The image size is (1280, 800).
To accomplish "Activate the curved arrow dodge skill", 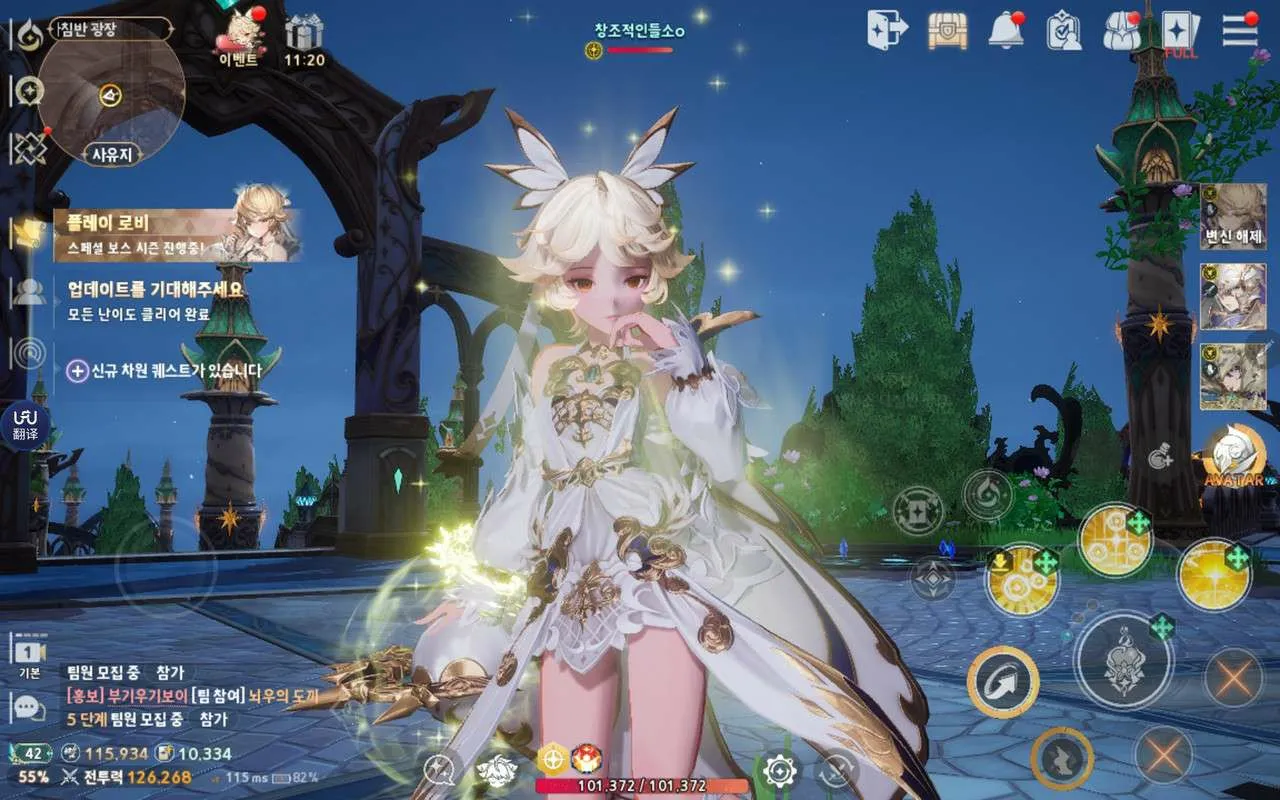I will pos(1003,681).
